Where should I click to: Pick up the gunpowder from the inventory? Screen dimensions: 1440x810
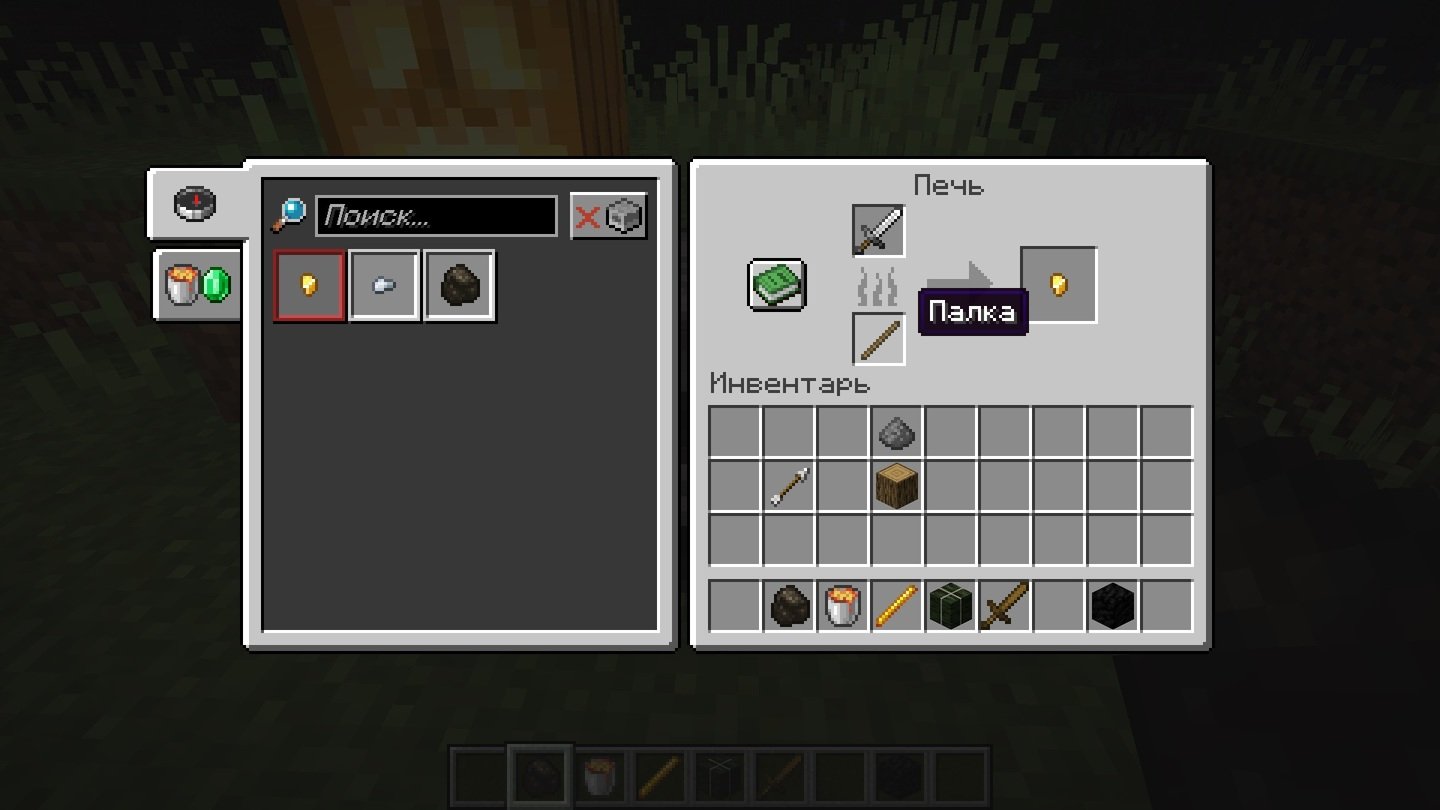coord(897,432)
